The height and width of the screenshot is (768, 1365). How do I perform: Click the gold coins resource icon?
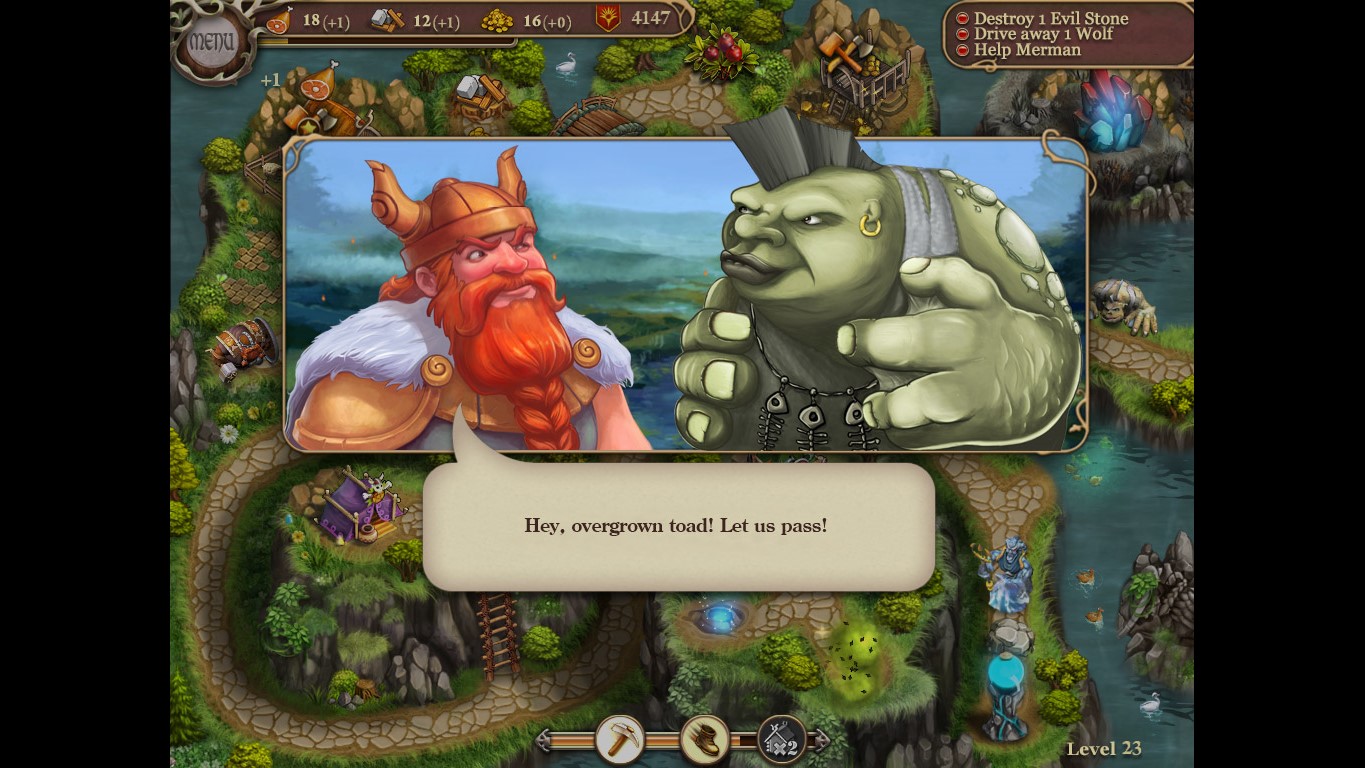[497, 19]
